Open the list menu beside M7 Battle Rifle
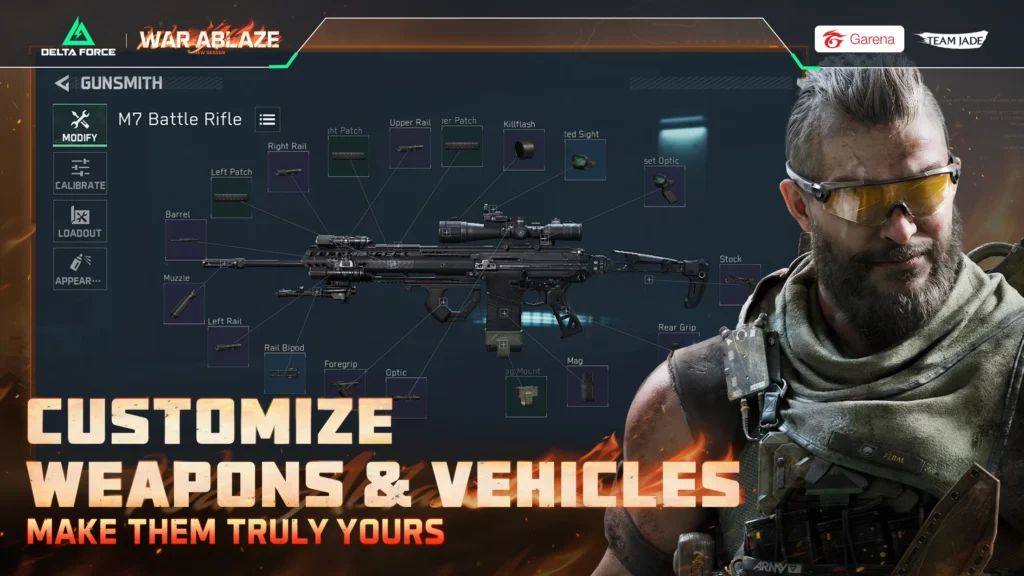 [267, 119]
